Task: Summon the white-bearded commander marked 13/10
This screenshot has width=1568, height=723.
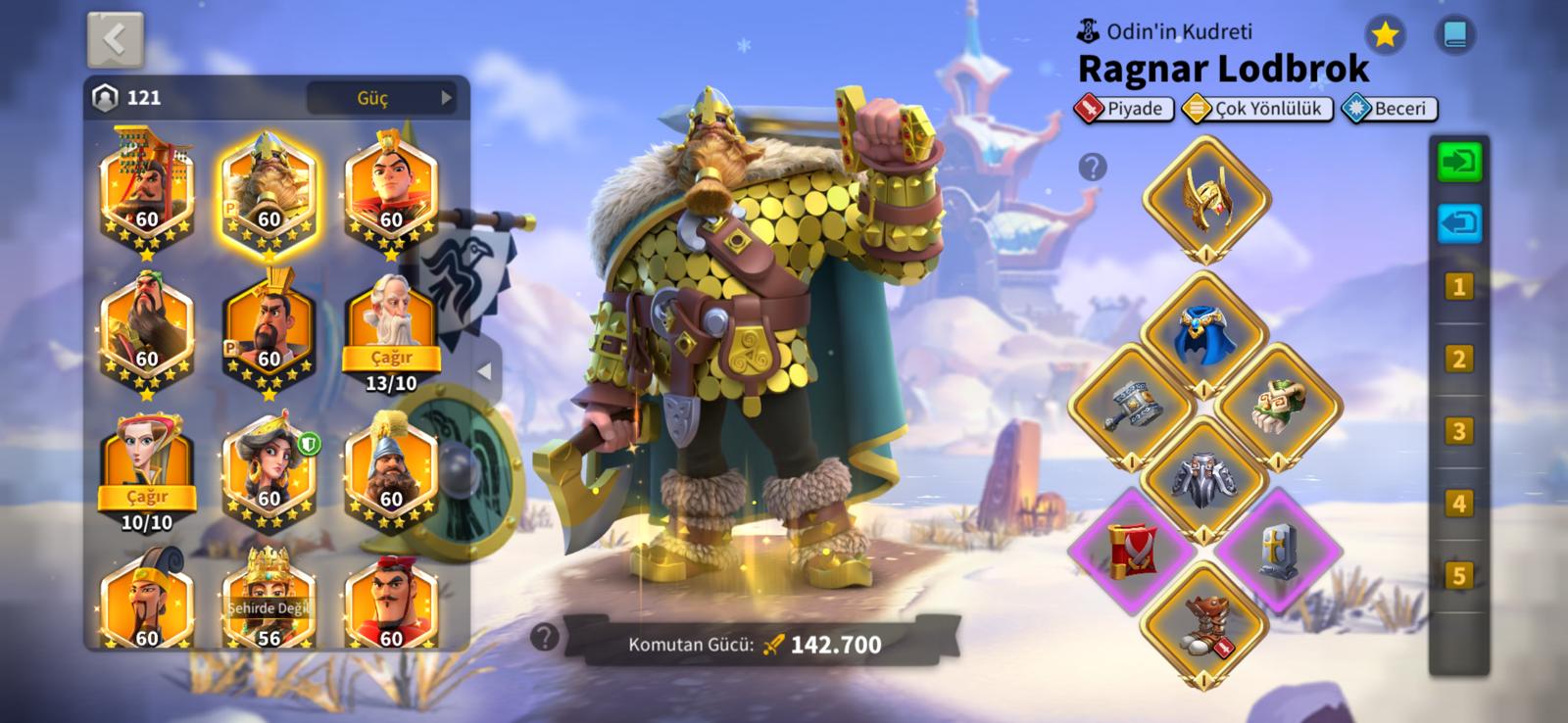Action: pyautogui.click(x=391, y=359)
